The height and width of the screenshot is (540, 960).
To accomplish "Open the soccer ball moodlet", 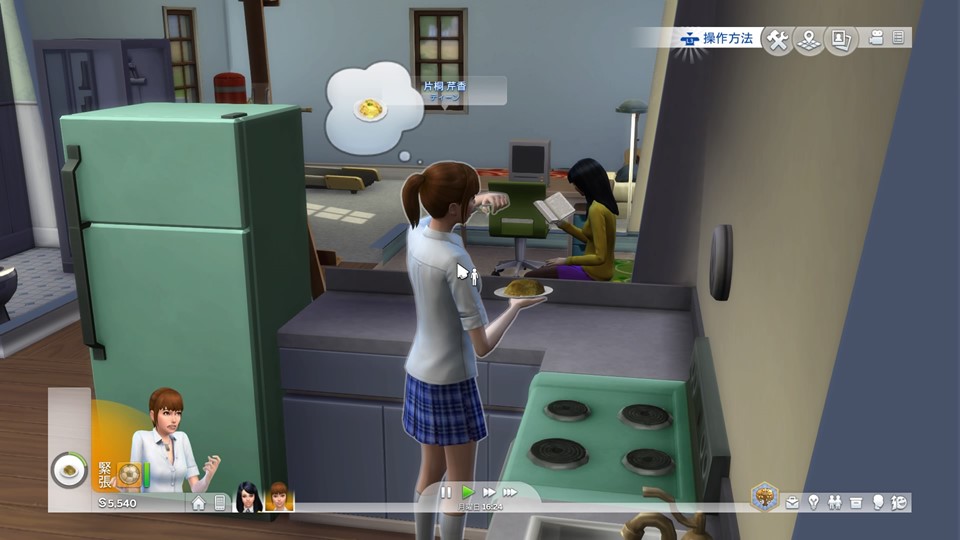I will [x=128, y=473].
